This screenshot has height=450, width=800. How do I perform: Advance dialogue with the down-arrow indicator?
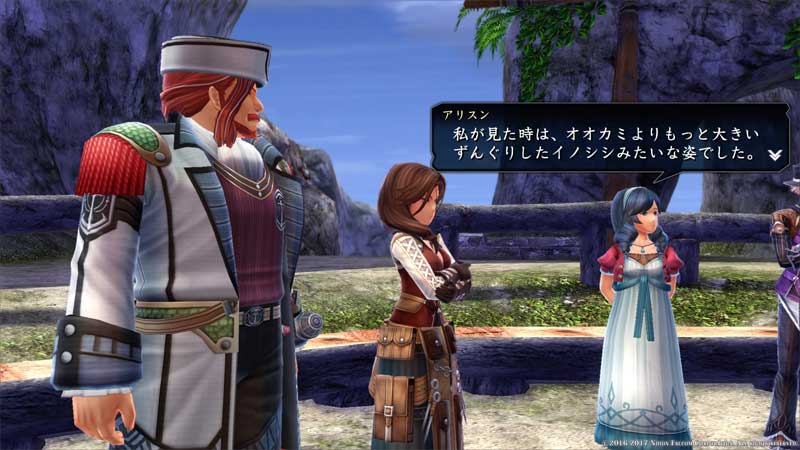coord(774,156)
